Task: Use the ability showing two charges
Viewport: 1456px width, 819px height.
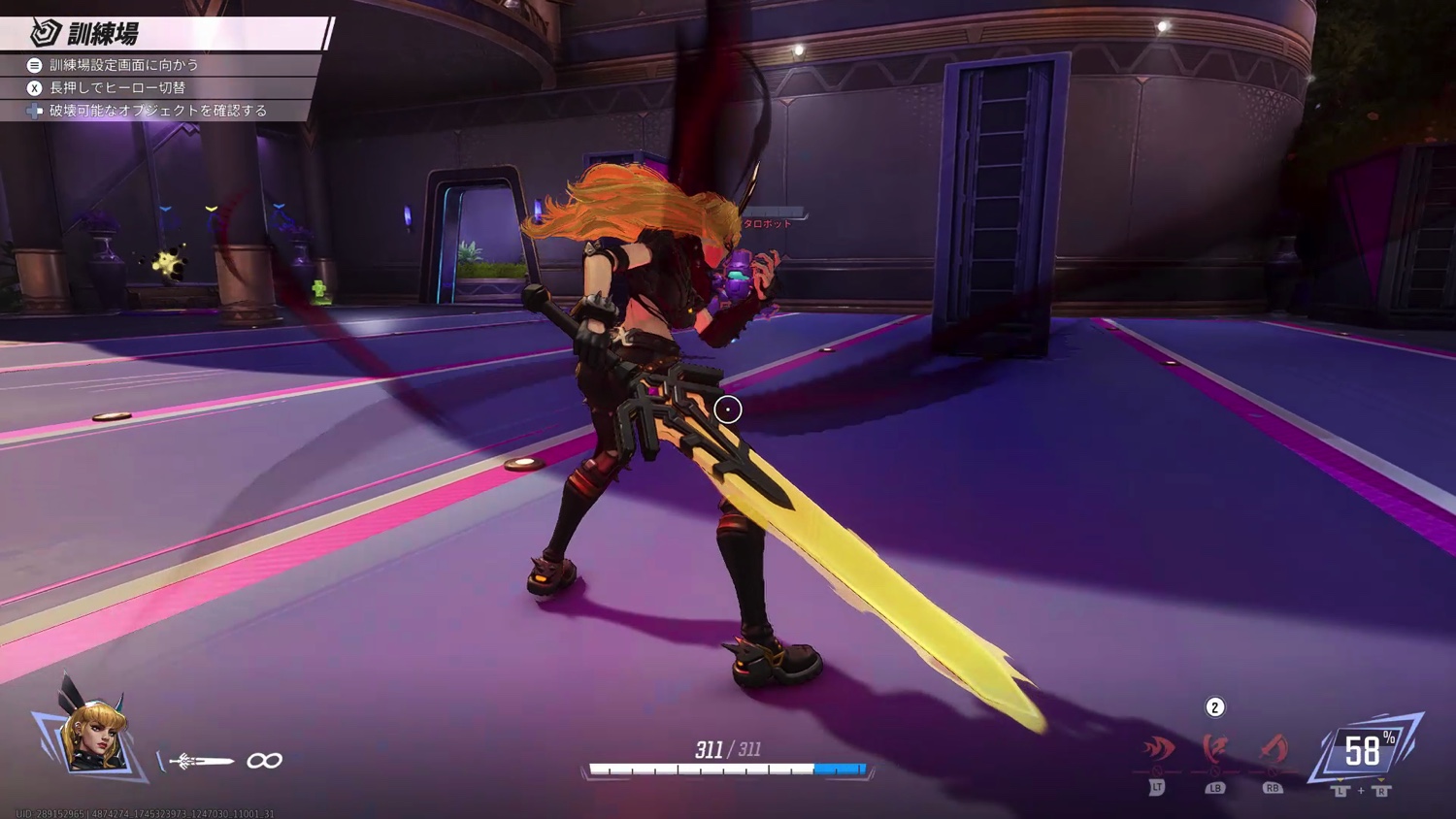Action: (x=1214, y=748)
